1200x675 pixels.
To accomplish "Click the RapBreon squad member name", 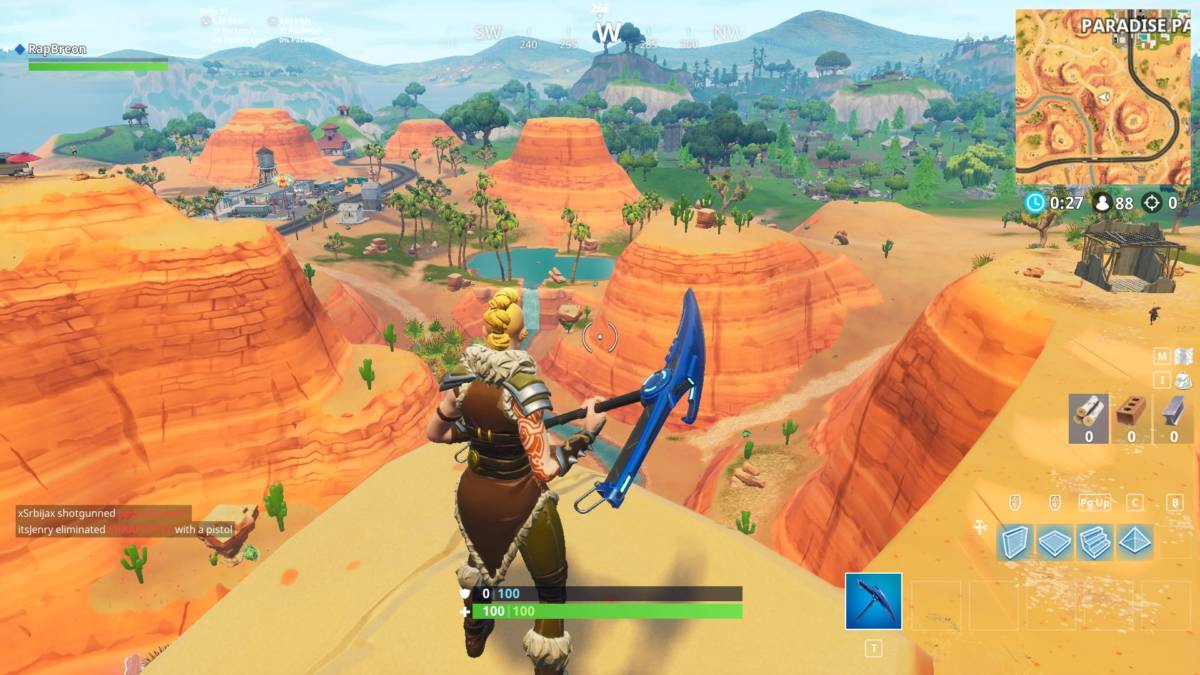I will tap(58, 49).
